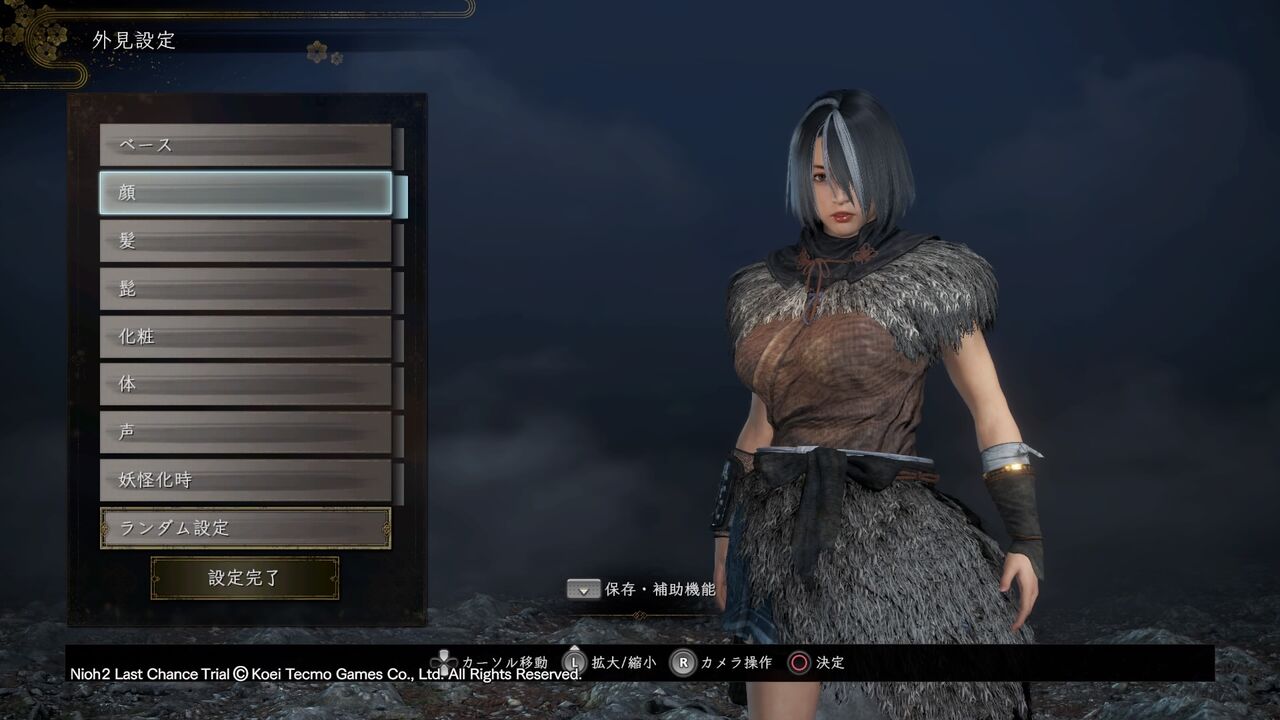This screenshot has height=720, width=1280.
Task: Click the R カメラ操作 camera button icon
Action: pos(682,662)
